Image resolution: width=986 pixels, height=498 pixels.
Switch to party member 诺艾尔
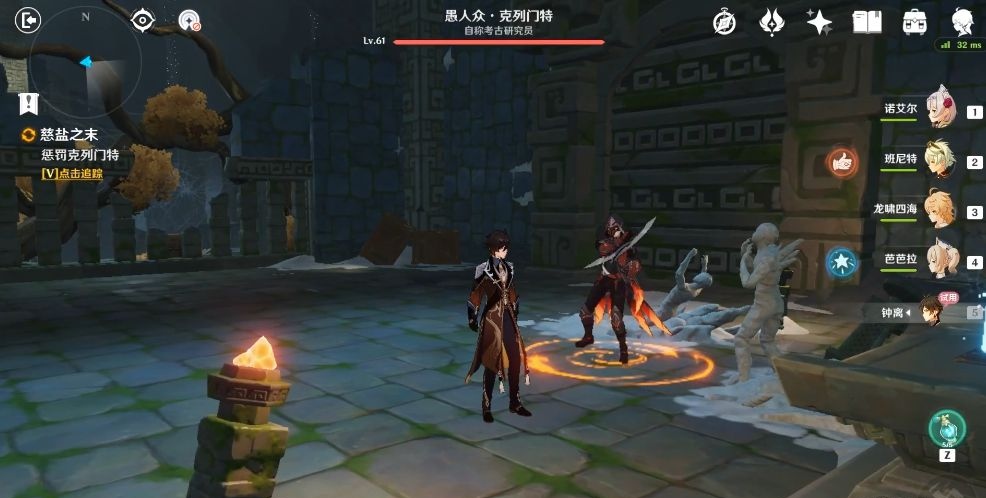[940, 109]
